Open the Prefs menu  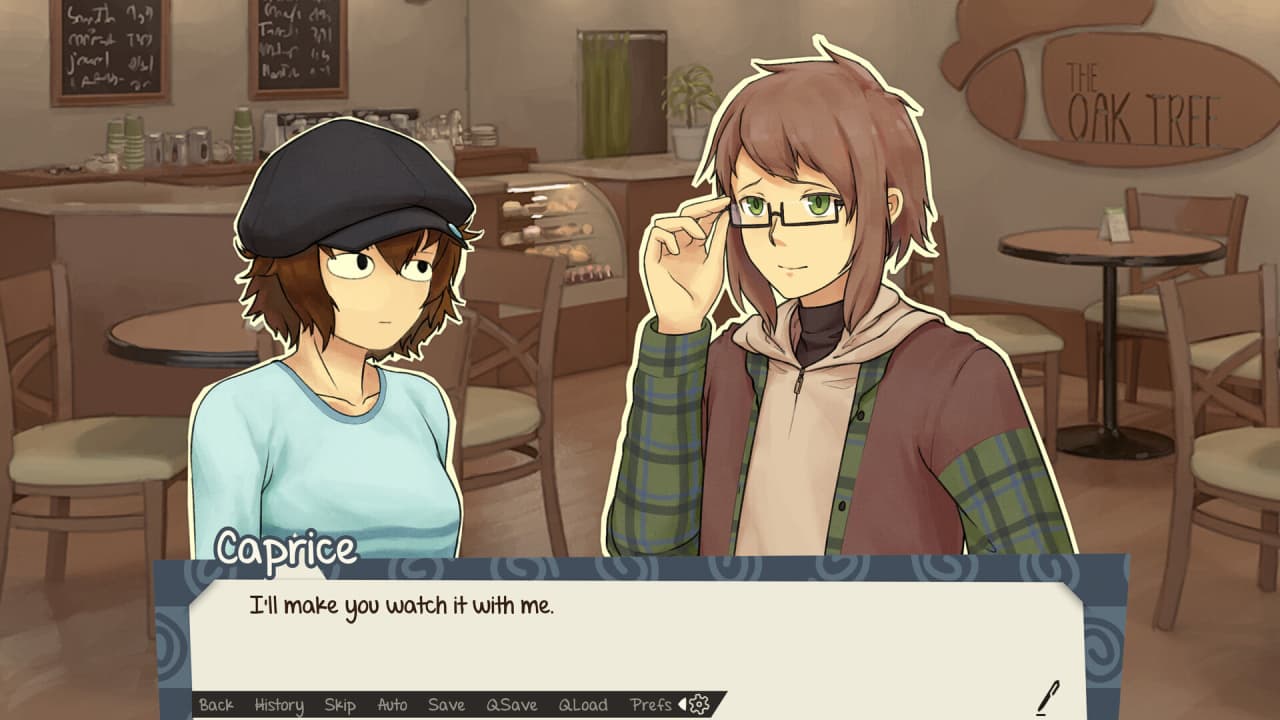click(651, 705)
